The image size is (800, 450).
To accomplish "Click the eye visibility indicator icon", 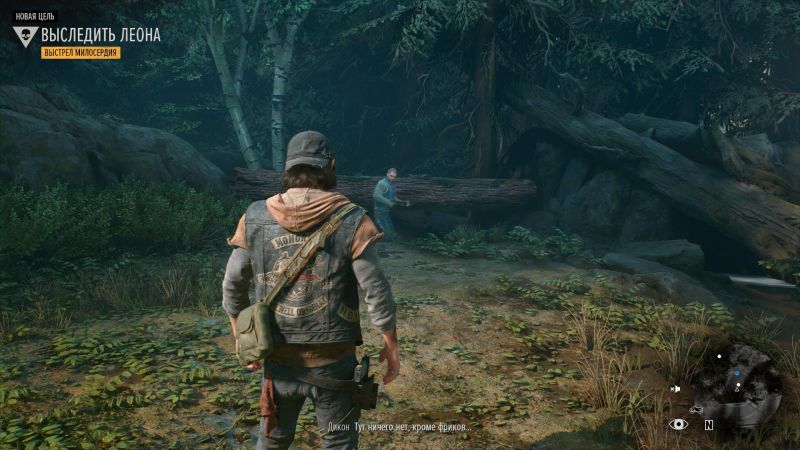I will pos(679,424).
